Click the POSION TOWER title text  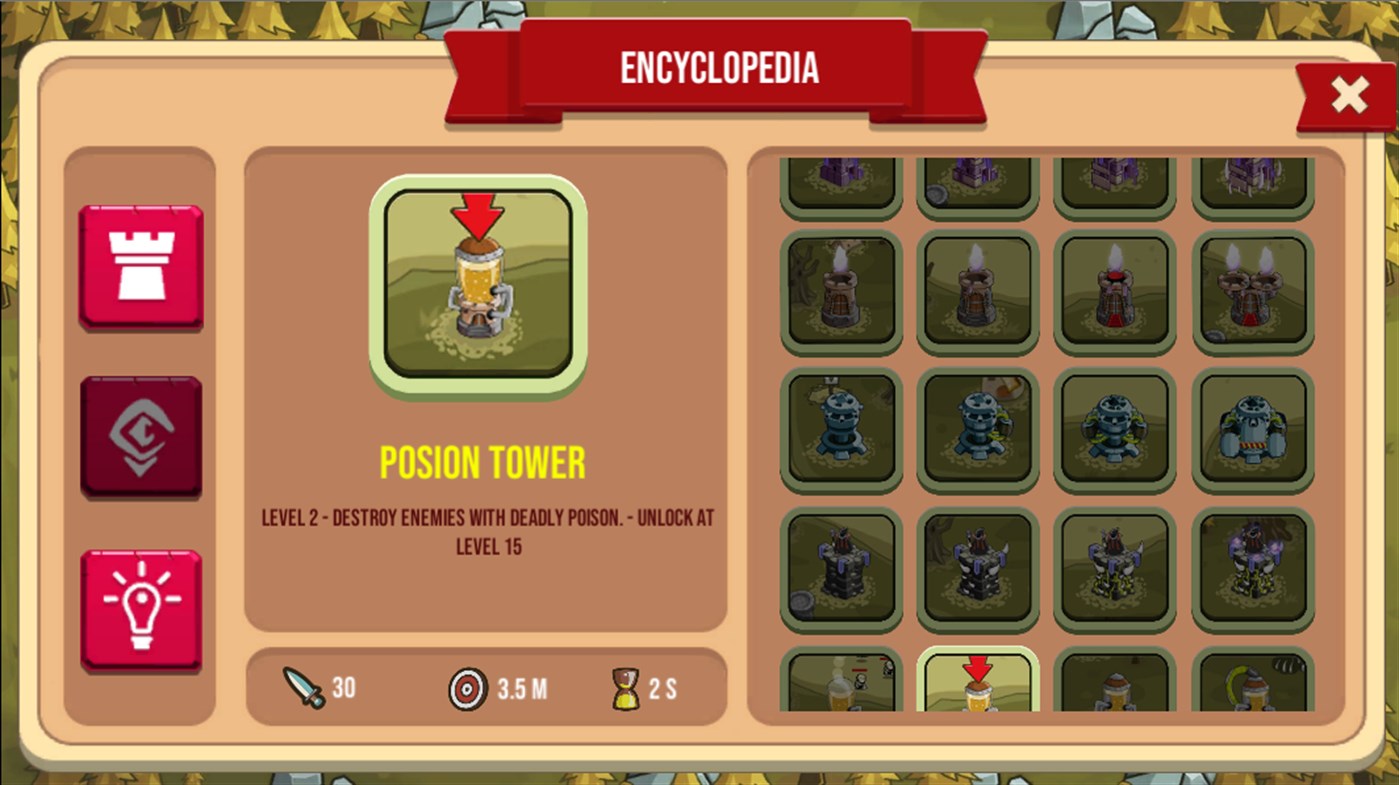tap(483, 461)
